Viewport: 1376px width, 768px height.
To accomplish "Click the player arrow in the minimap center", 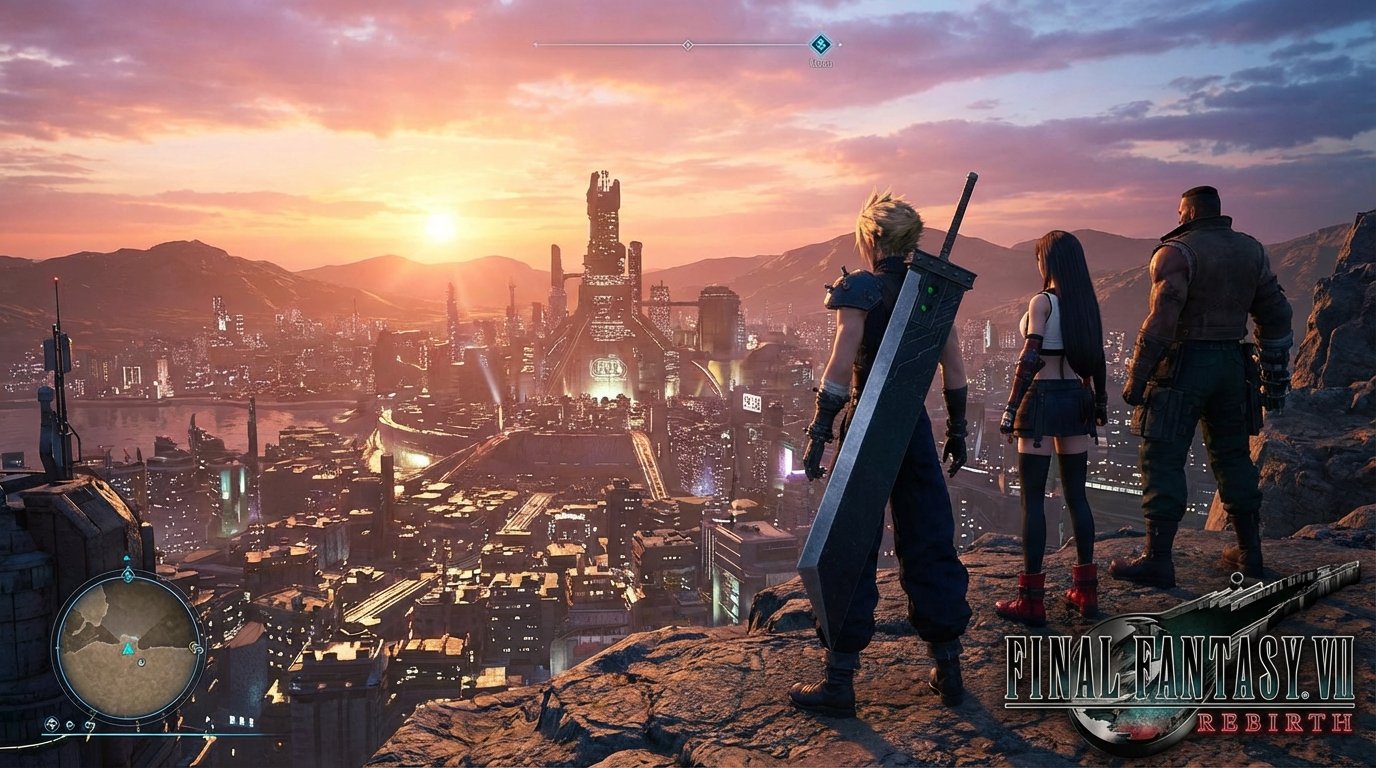I will [x=127, y=650].
